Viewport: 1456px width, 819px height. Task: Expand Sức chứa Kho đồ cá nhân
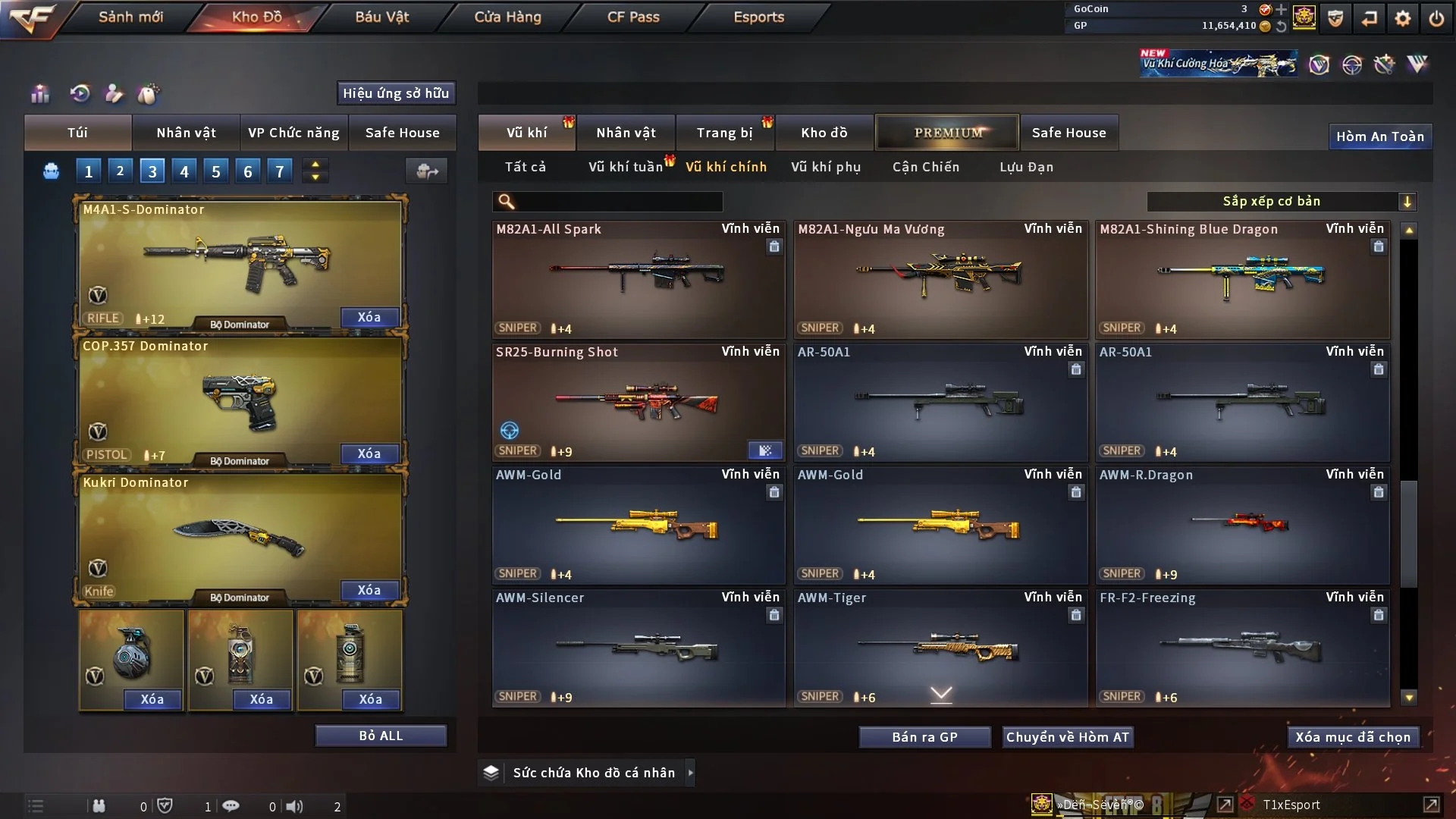pos(690,773)
